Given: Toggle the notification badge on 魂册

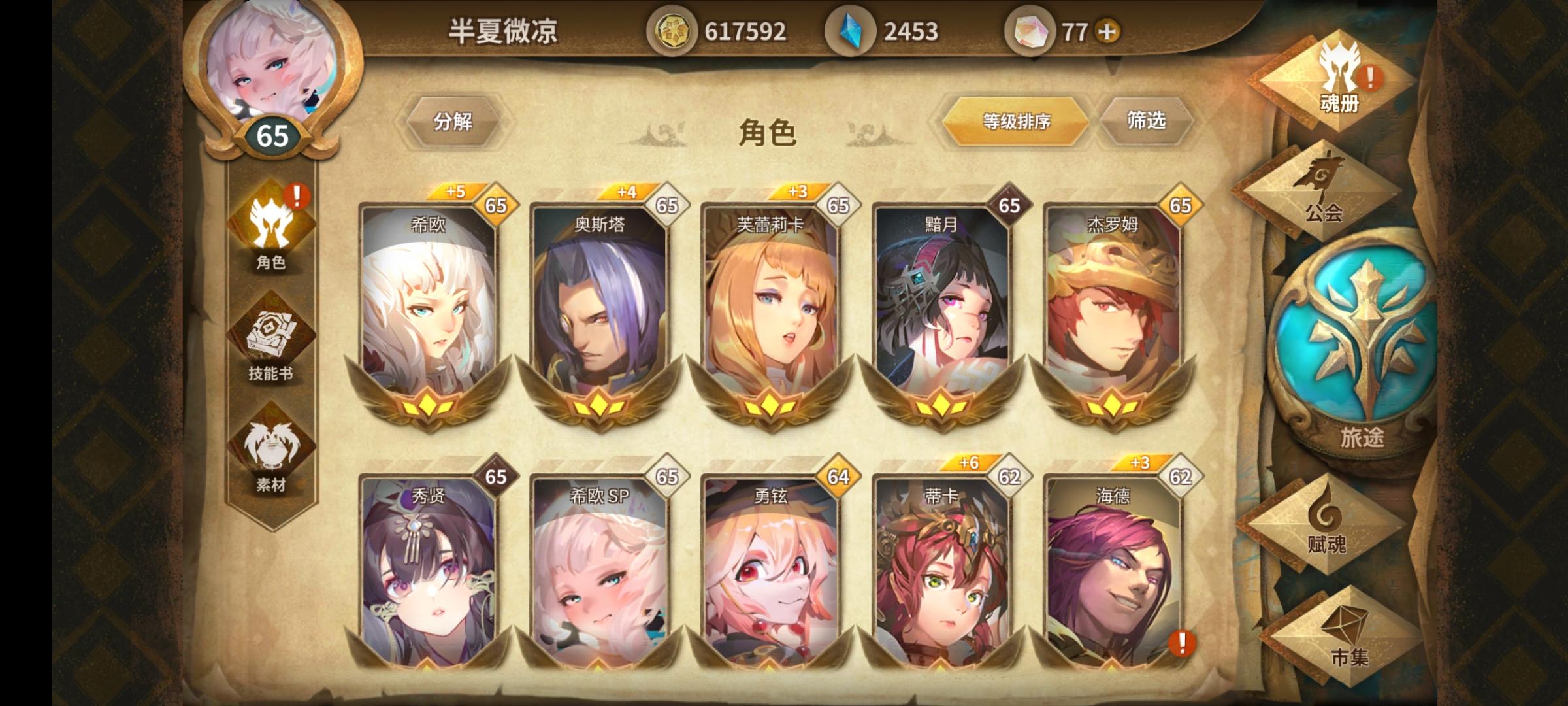Looking at the screenshot, I should 1371,78.
